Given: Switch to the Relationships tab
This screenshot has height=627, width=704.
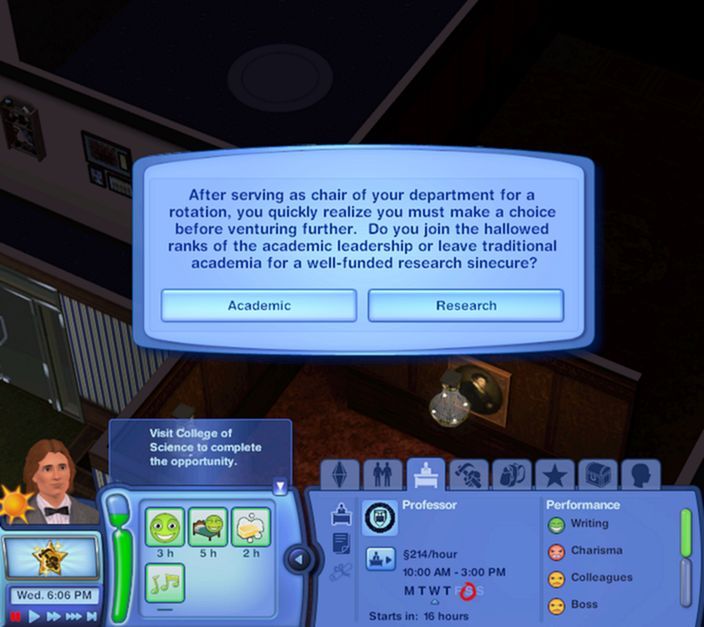Looking at the screenshot, I should click(382, 474).
